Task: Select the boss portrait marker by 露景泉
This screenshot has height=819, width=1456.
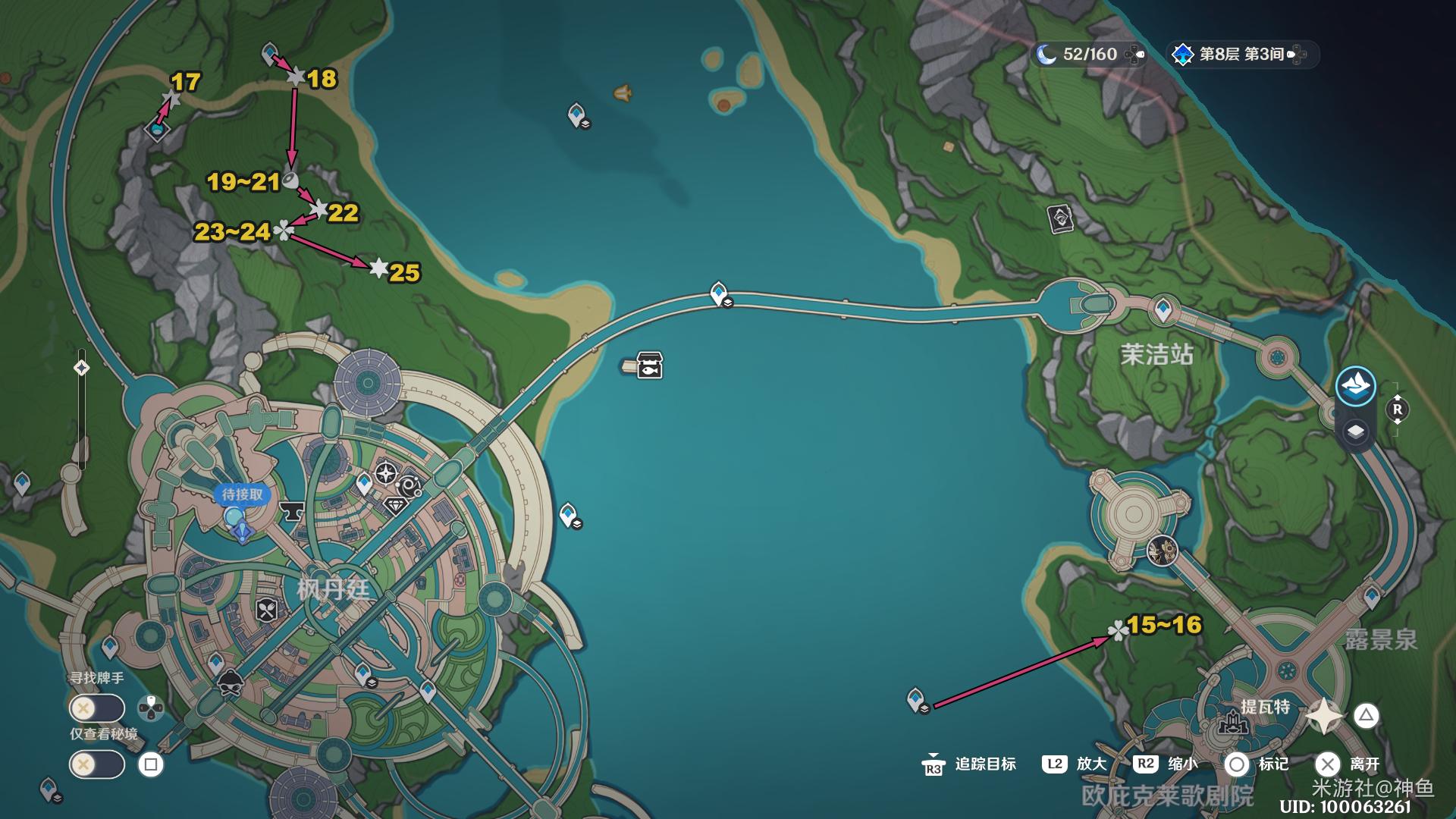Action: [x=1162, y=551]
